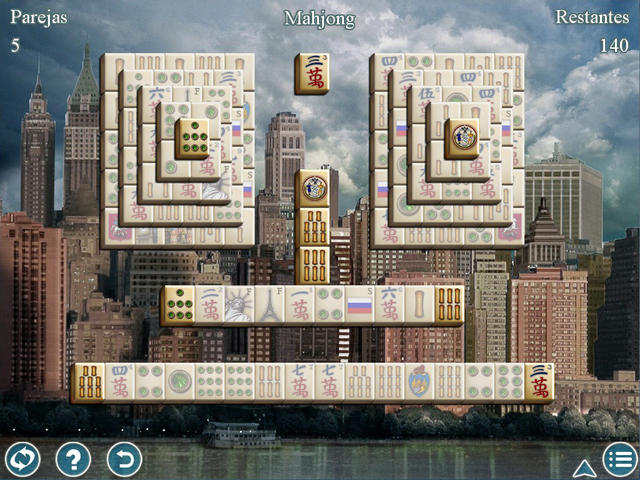Shuffle tiles with the circular arrows button
The image size is (640, 480).
point(22,459)
